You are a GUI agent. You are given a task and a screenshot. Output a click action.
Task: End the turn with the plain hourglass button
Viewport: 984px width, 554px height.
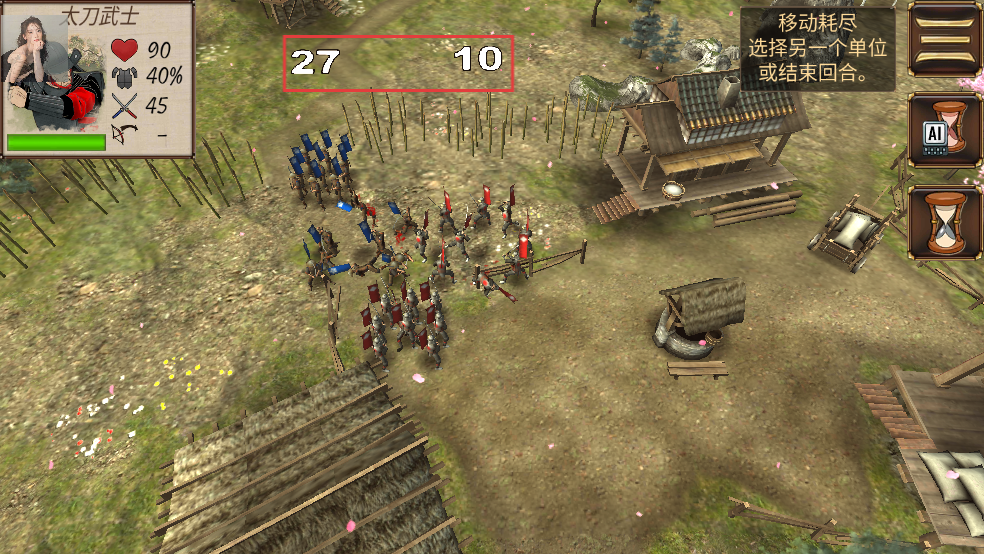[945, 222]
